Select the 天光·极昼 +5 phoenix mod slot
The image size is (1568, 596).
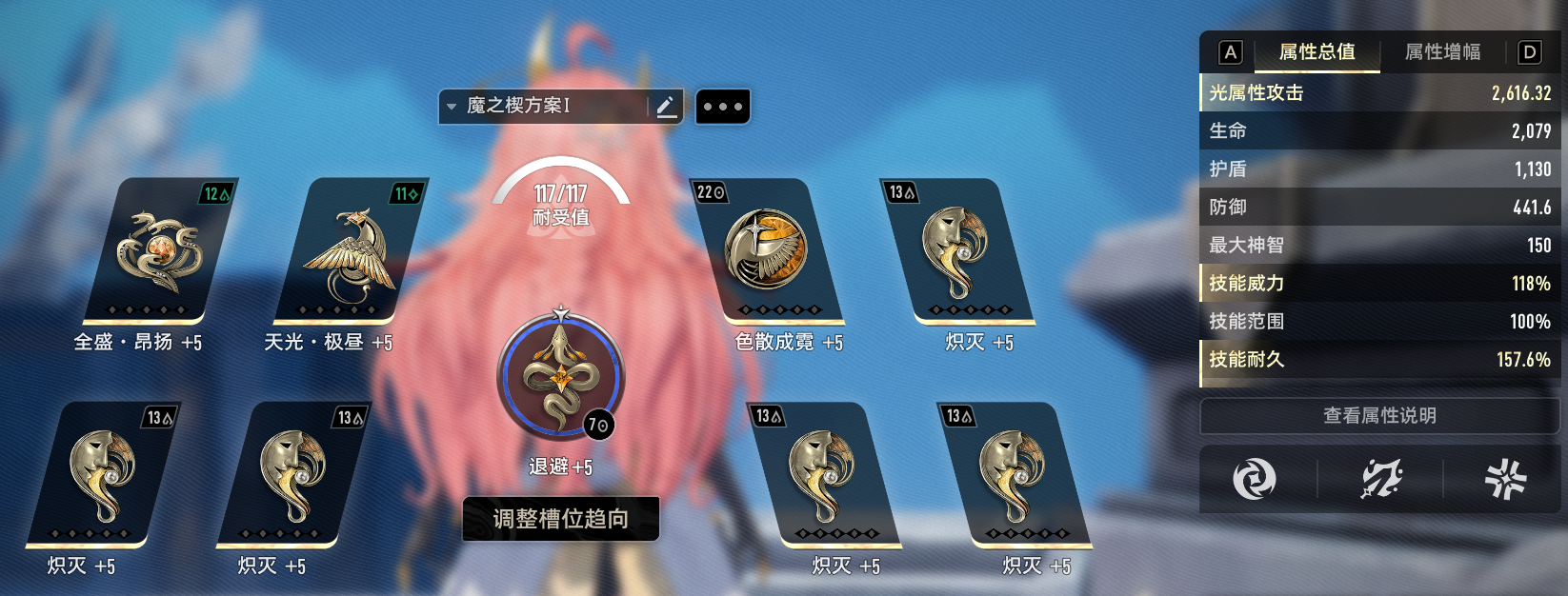coord(349,251)
